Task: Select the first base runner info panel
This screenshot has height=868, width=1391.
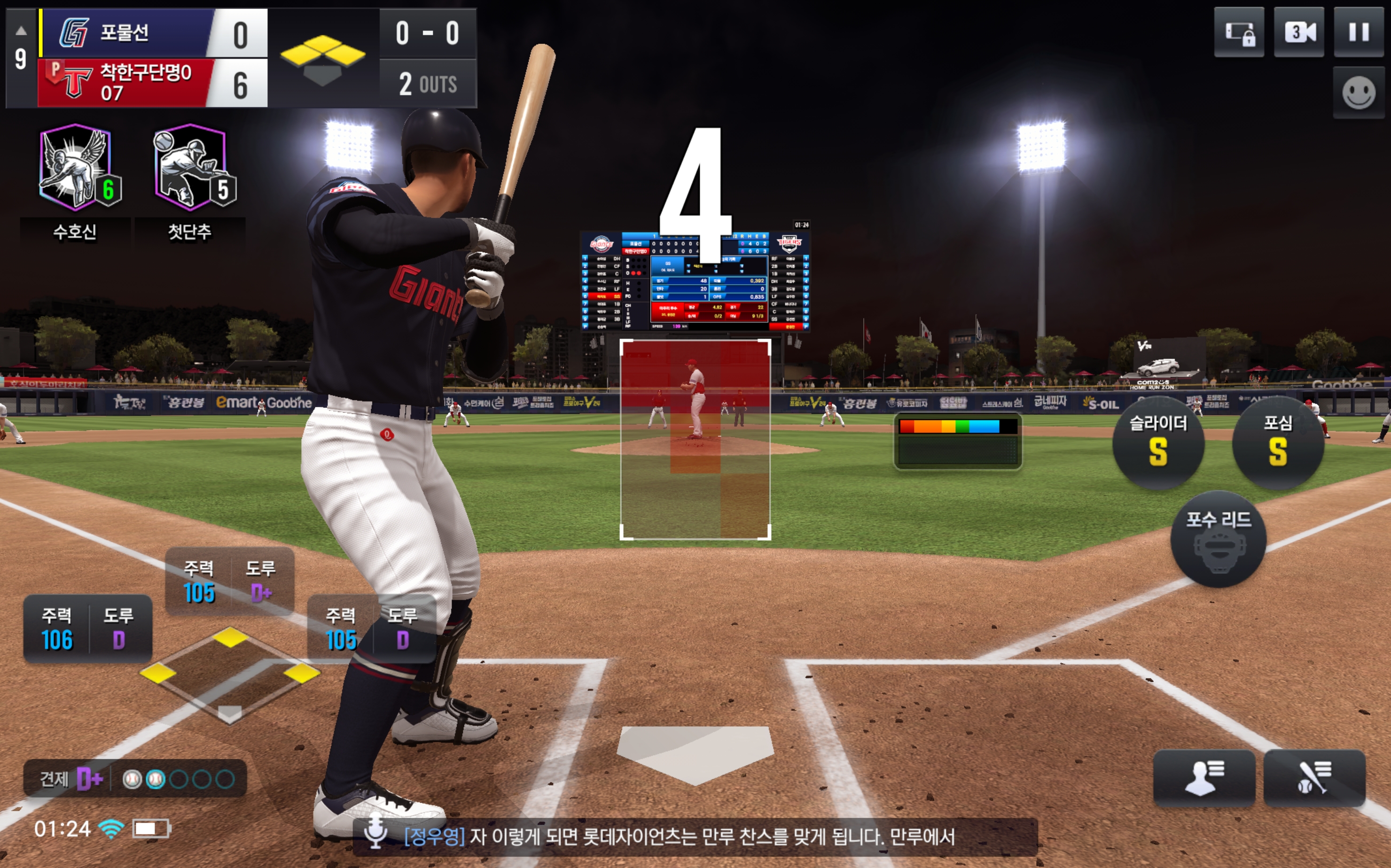Action: 371,628
